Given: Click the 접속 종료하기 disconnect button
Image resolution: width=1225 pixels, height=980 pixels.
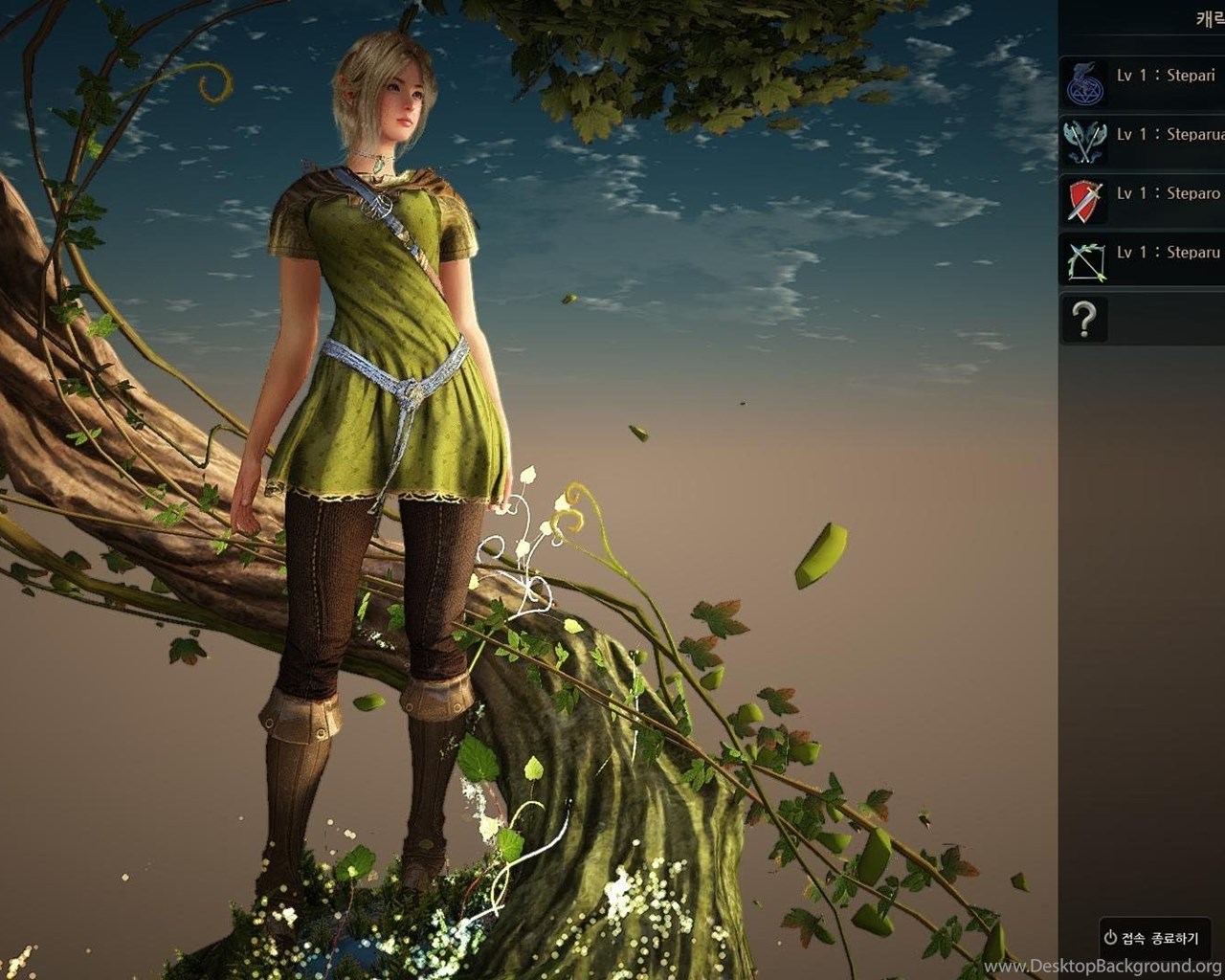Looking at the screenshot, I should tap(1153, 938).
